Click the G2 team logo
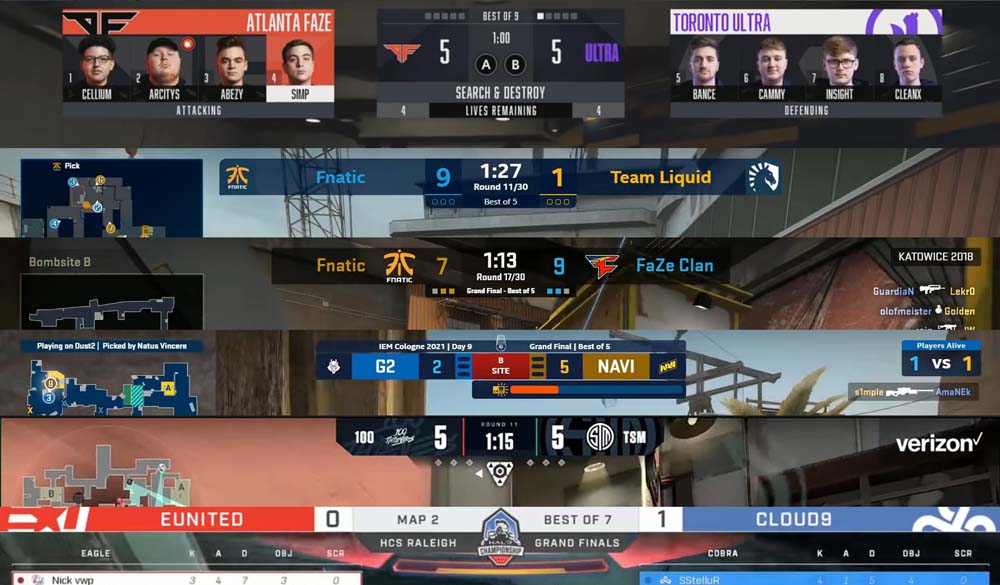 333,367
